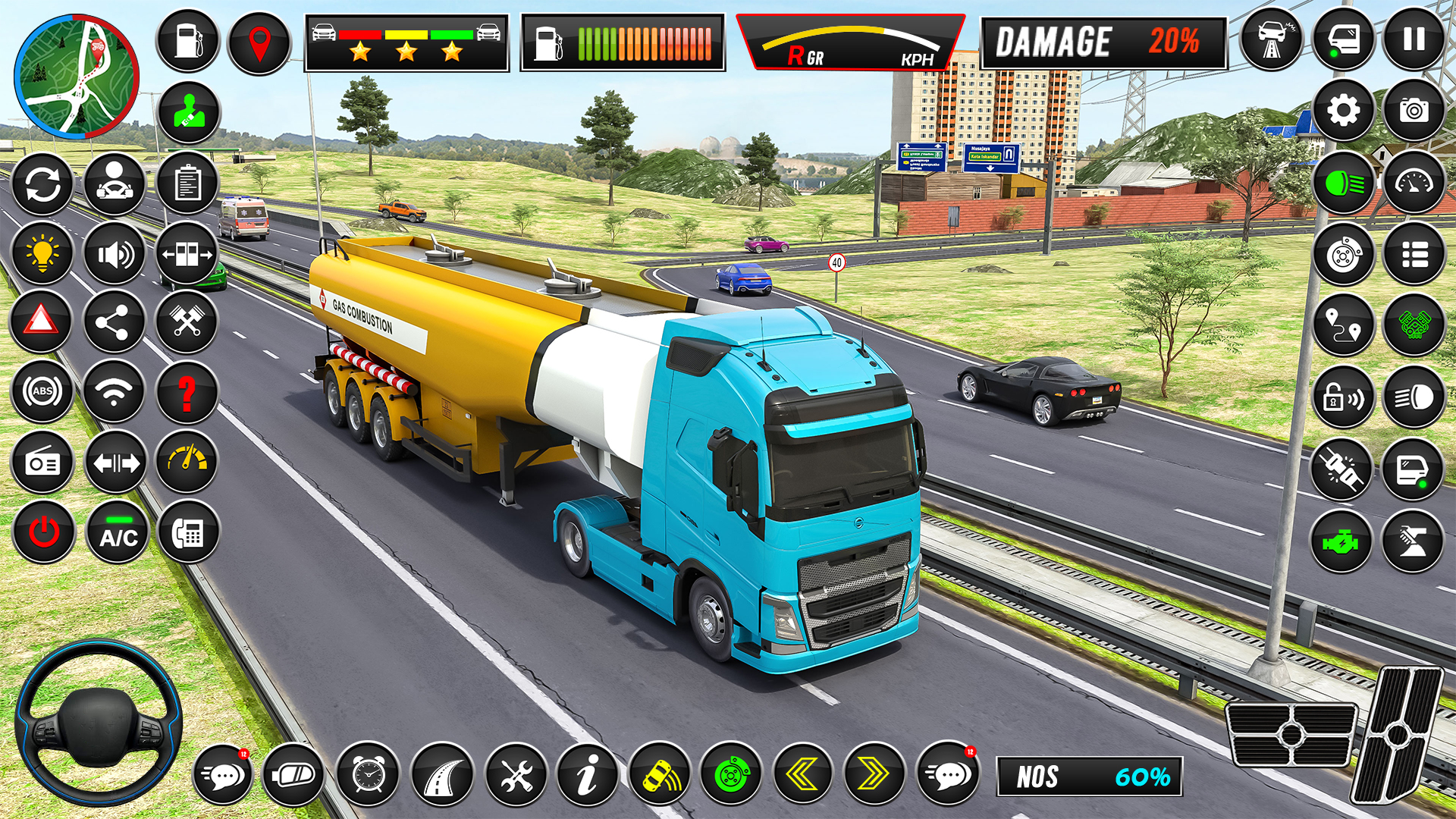Open the A/C control toggle
Viewport: 1456px width, 819px height.
click(x=115, y=533)
